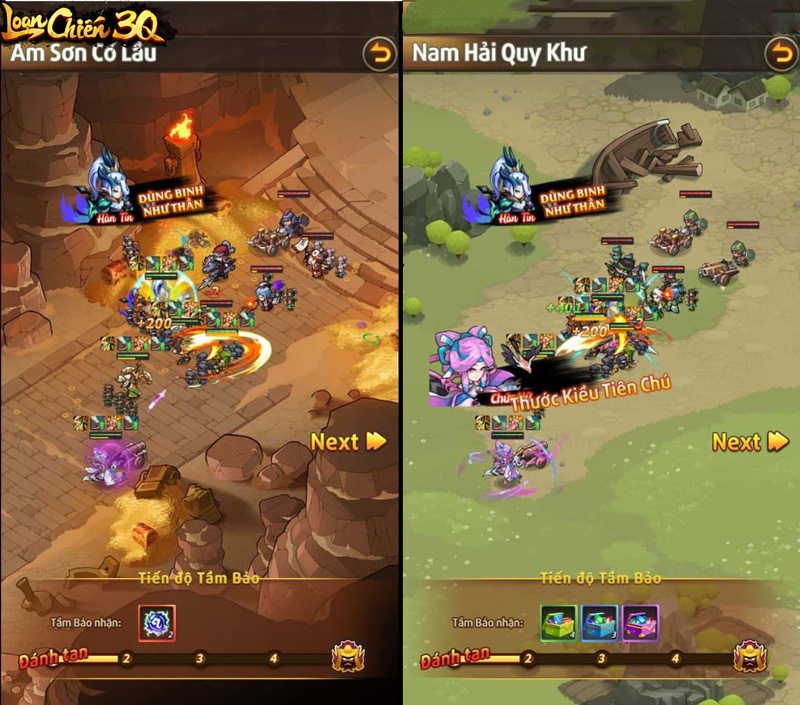This screenshot has height=705, width=800.
Task: Select boss icon on Âm Sơn Cổ Lầu progress bar
Action: click(349, 658)
